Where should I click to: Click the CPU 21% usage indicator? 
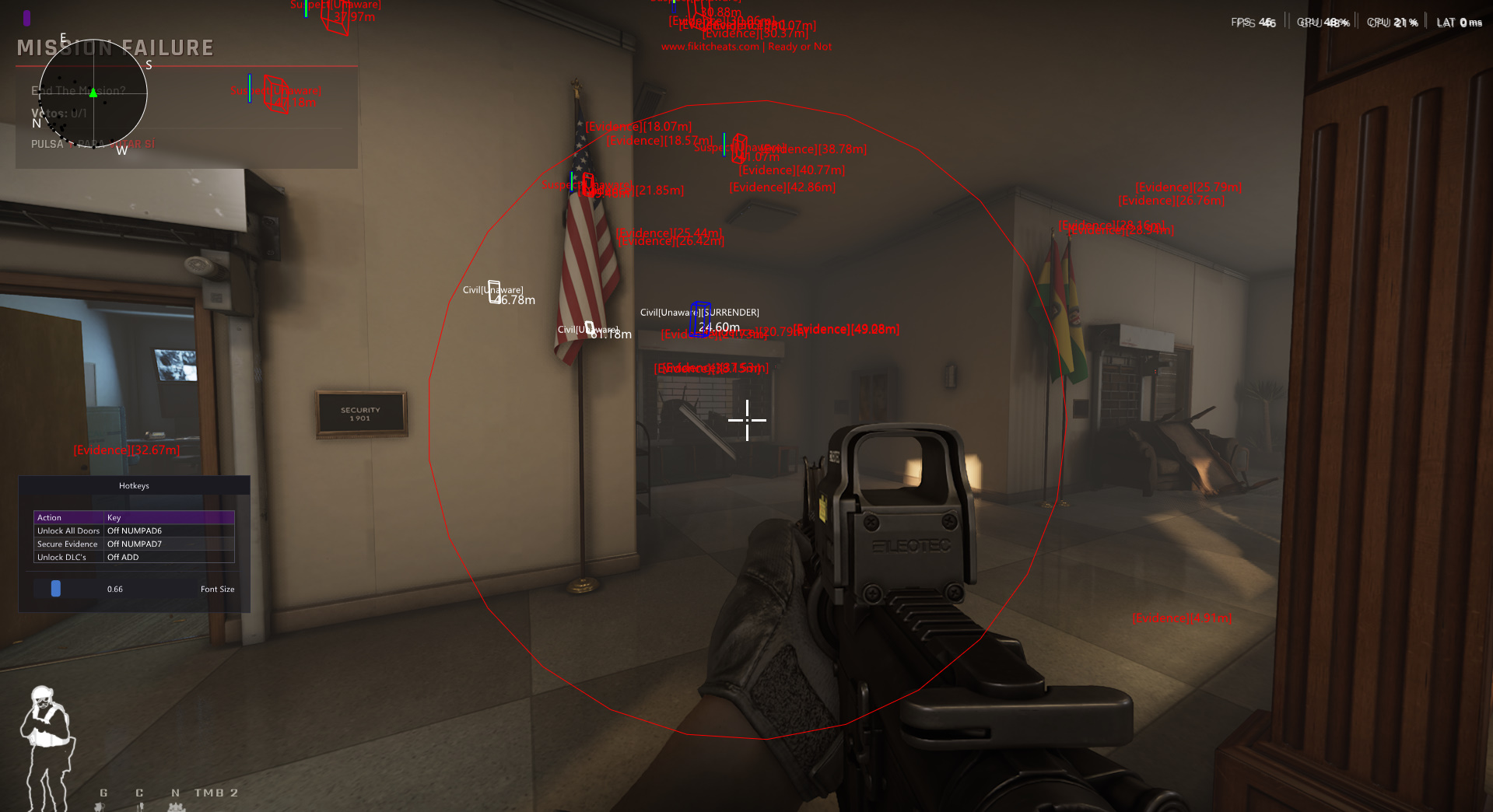click(1392, 22)
